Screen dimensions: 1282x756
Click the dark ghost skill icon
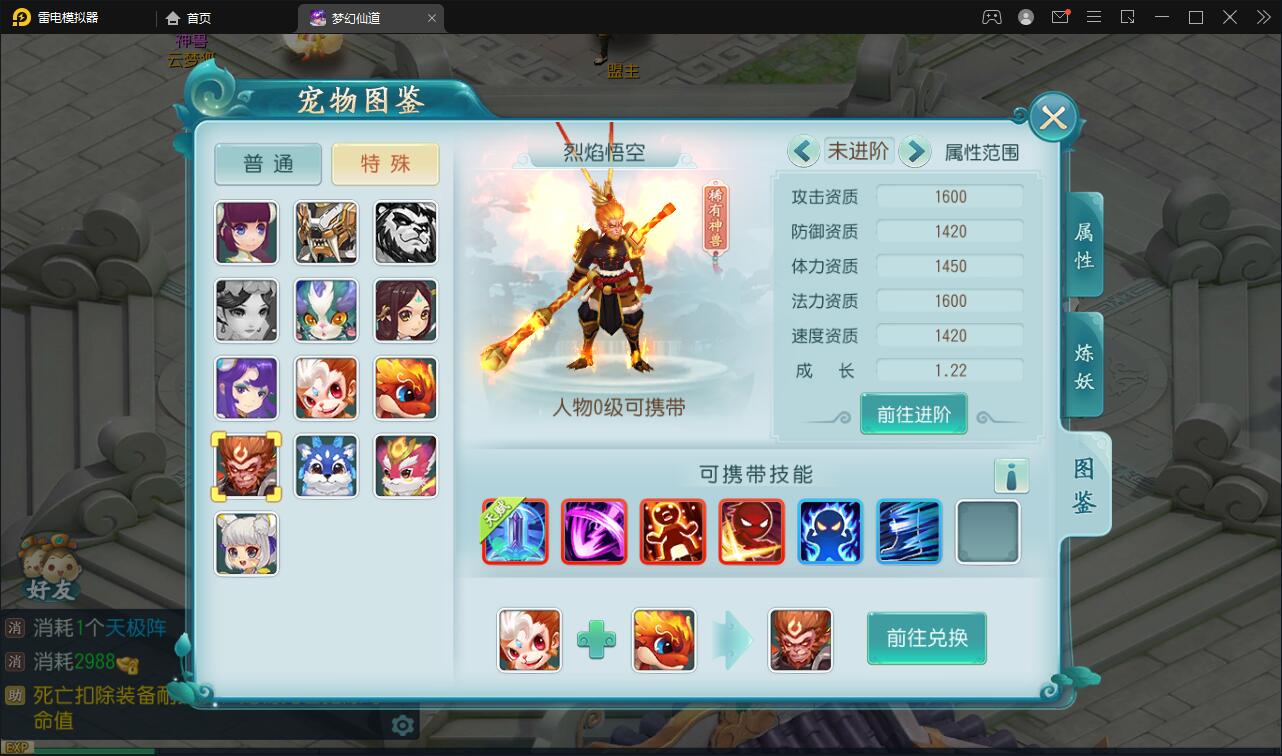830,532
